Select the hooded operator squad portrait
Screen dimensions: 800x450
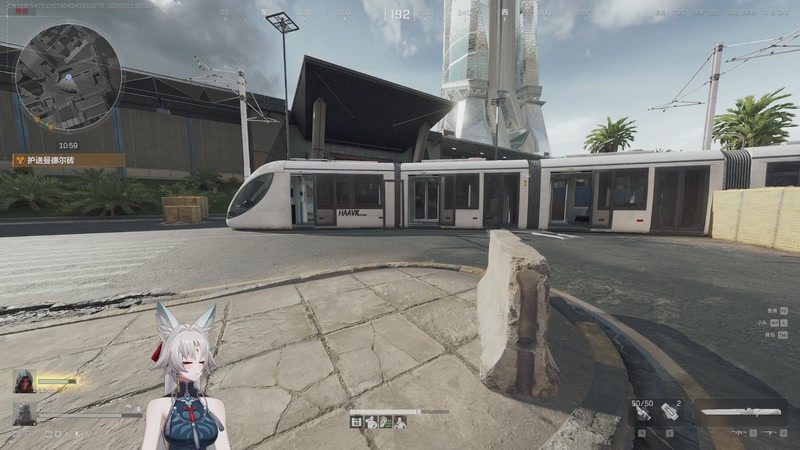coord(24,381)
